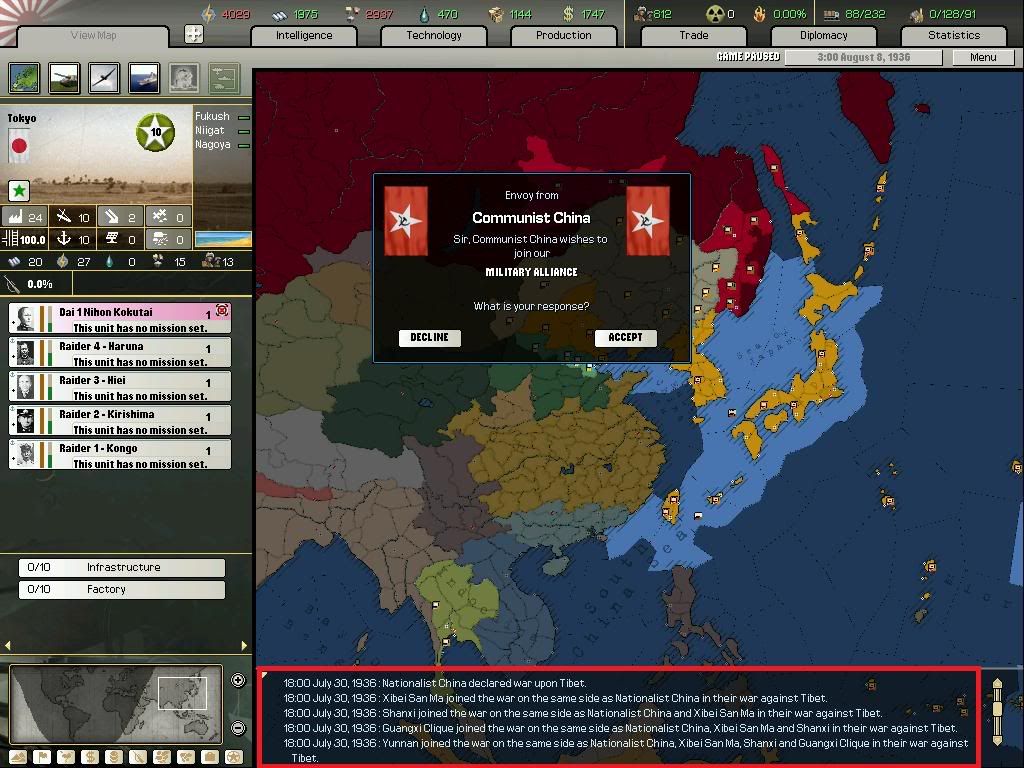Screen dimensions: 1024x768
Task: Go to the Trade tab
Action: [x=694, y=35]
